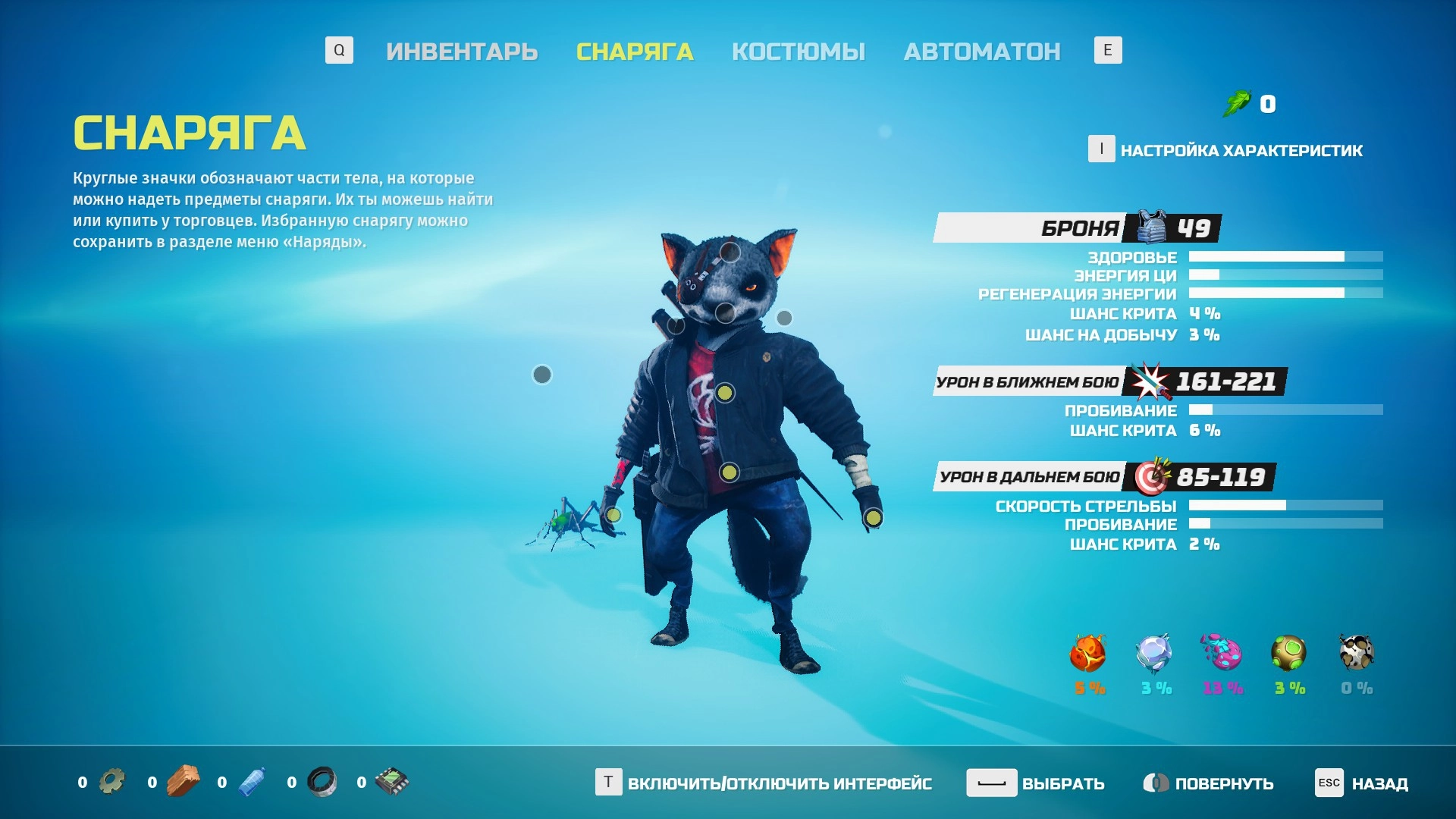1456x819 pixels.
Task: Open the КОСТЮМЫ tab
Action: pos(799,52)
